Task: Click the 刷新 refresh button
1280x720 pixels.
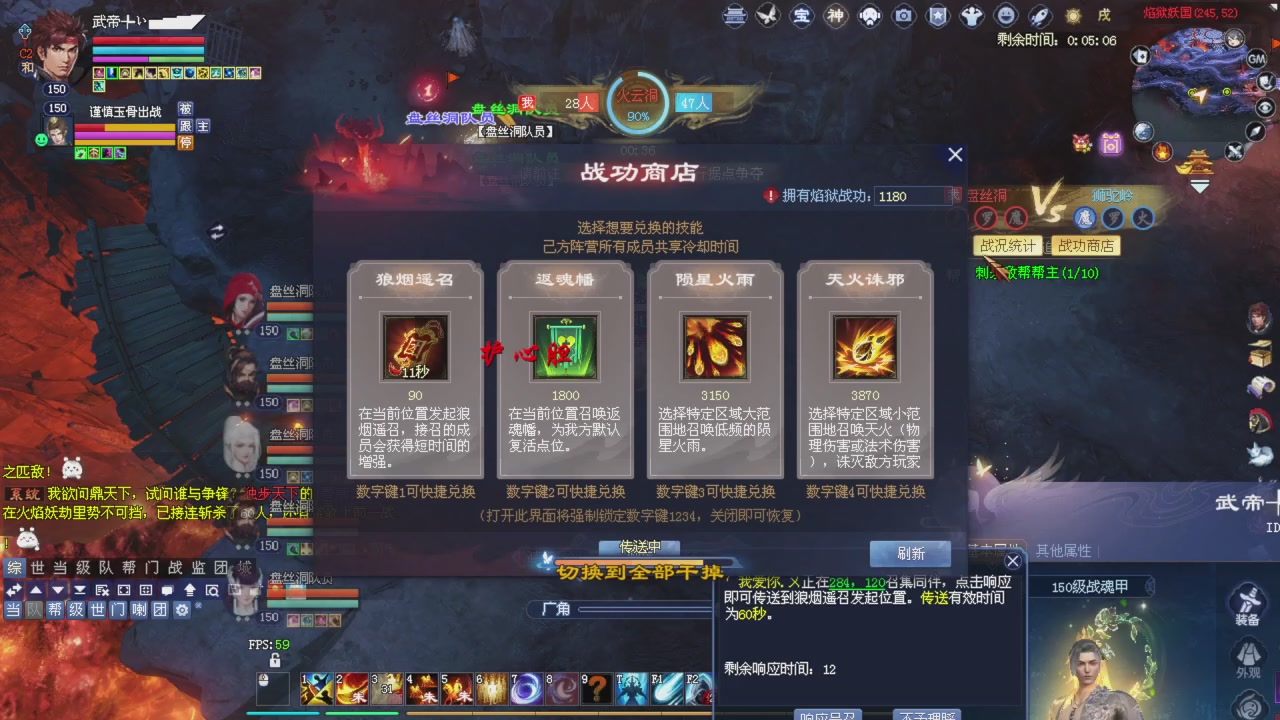Action: point(909,553)
